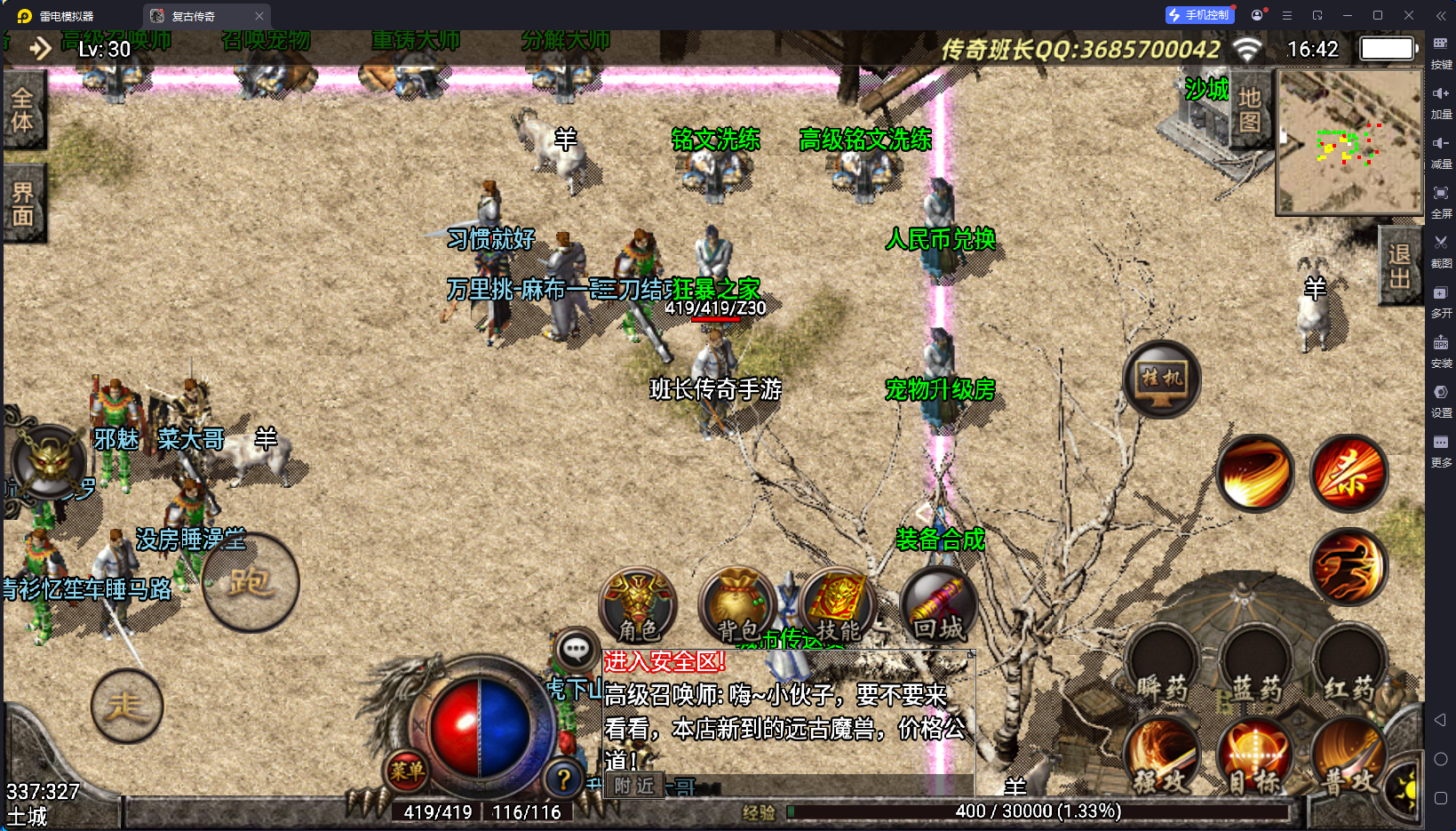Toggle the 挂机 auto-battle button
The width and height of the screenshot is (1456, 831).
(1161, 380)
